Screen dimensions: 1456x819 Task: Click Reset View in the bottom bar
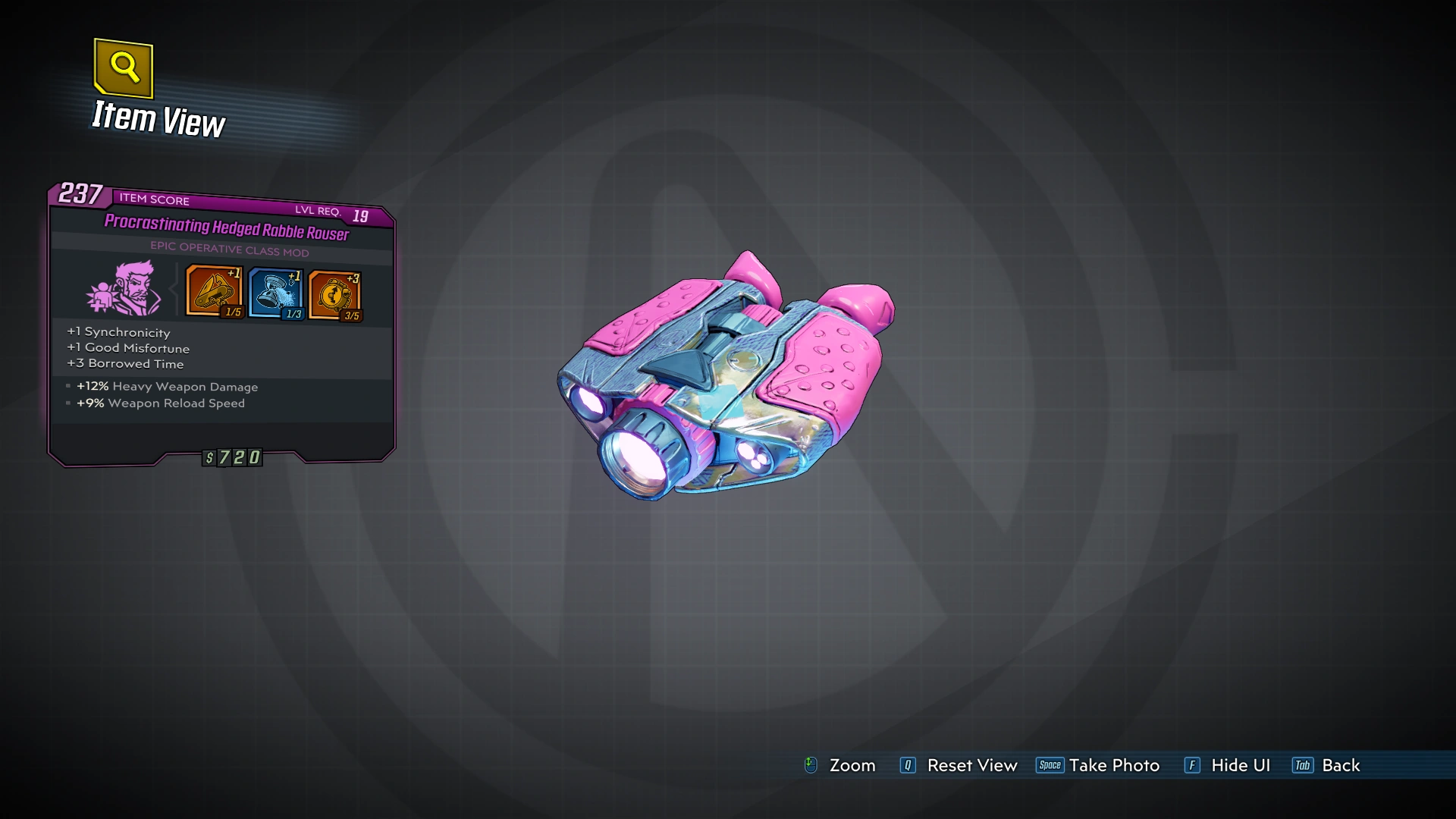click(971, 765)
